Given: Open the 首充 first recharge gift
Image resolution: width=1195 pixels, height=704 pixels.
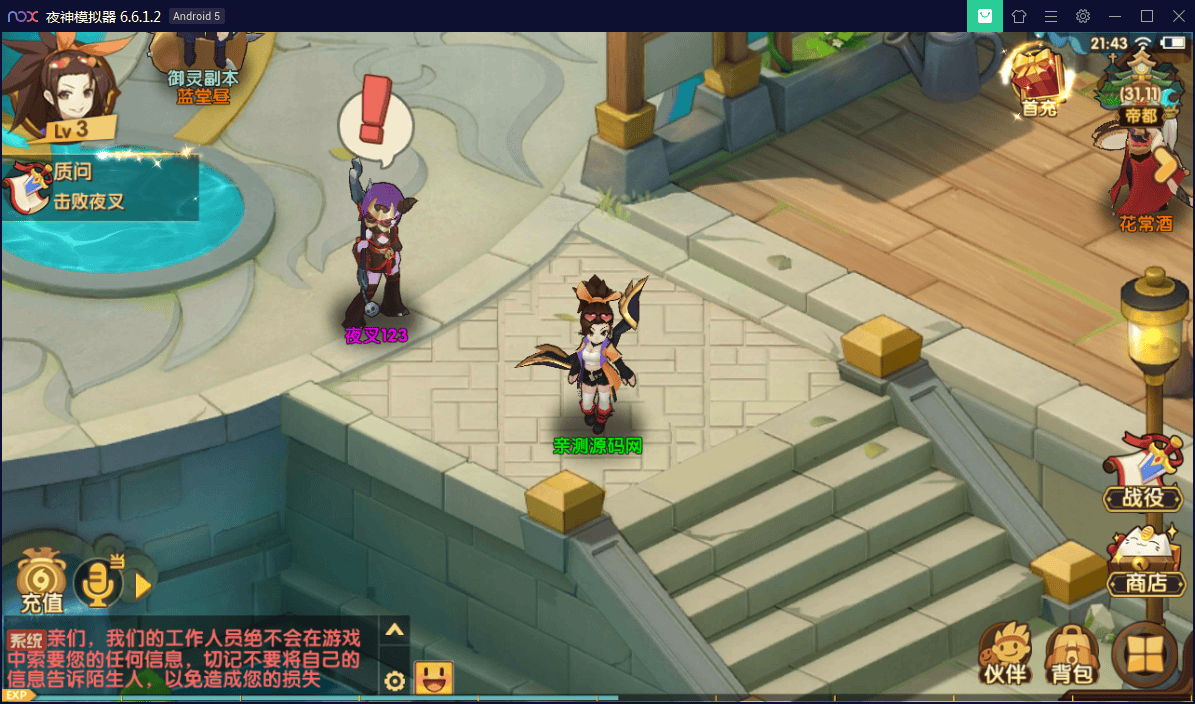Looking at the screenshot, I should (x=1037, y=80).
